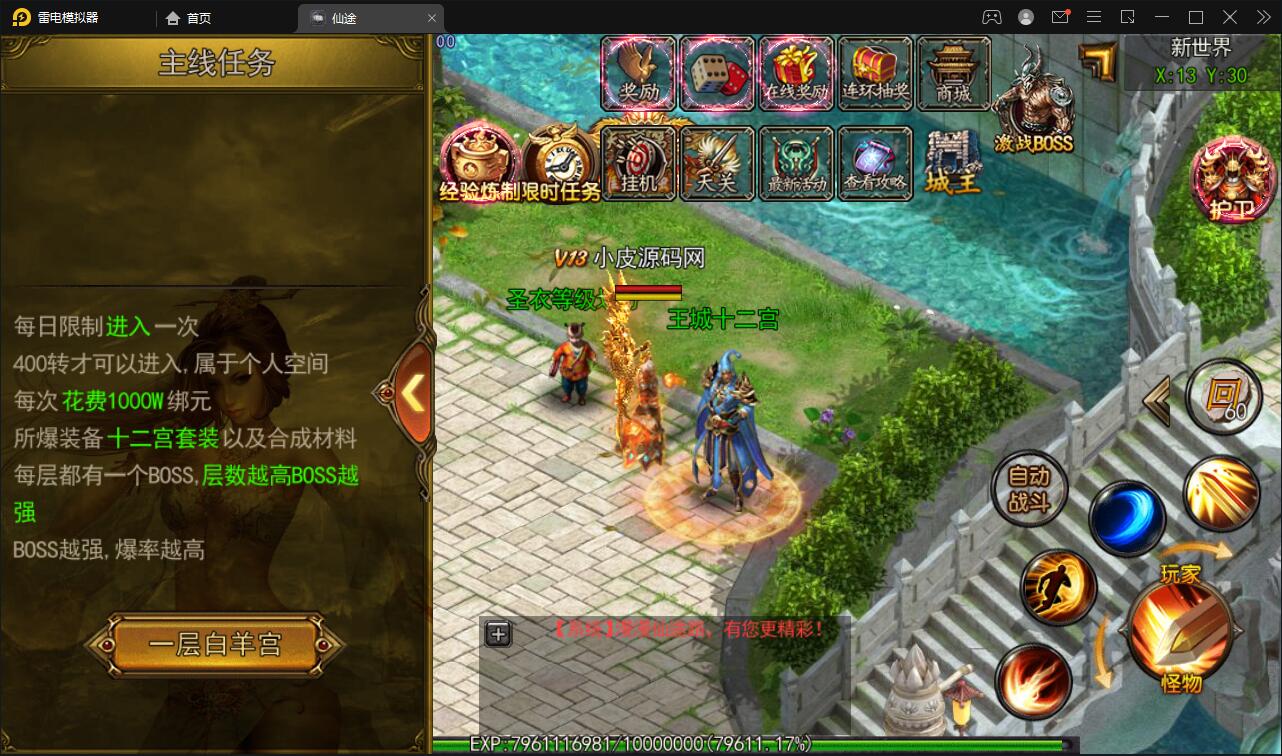Enter the 一层白羊宫 dungeon
The height and width of the screenshot is (756, 1282).
215,645
